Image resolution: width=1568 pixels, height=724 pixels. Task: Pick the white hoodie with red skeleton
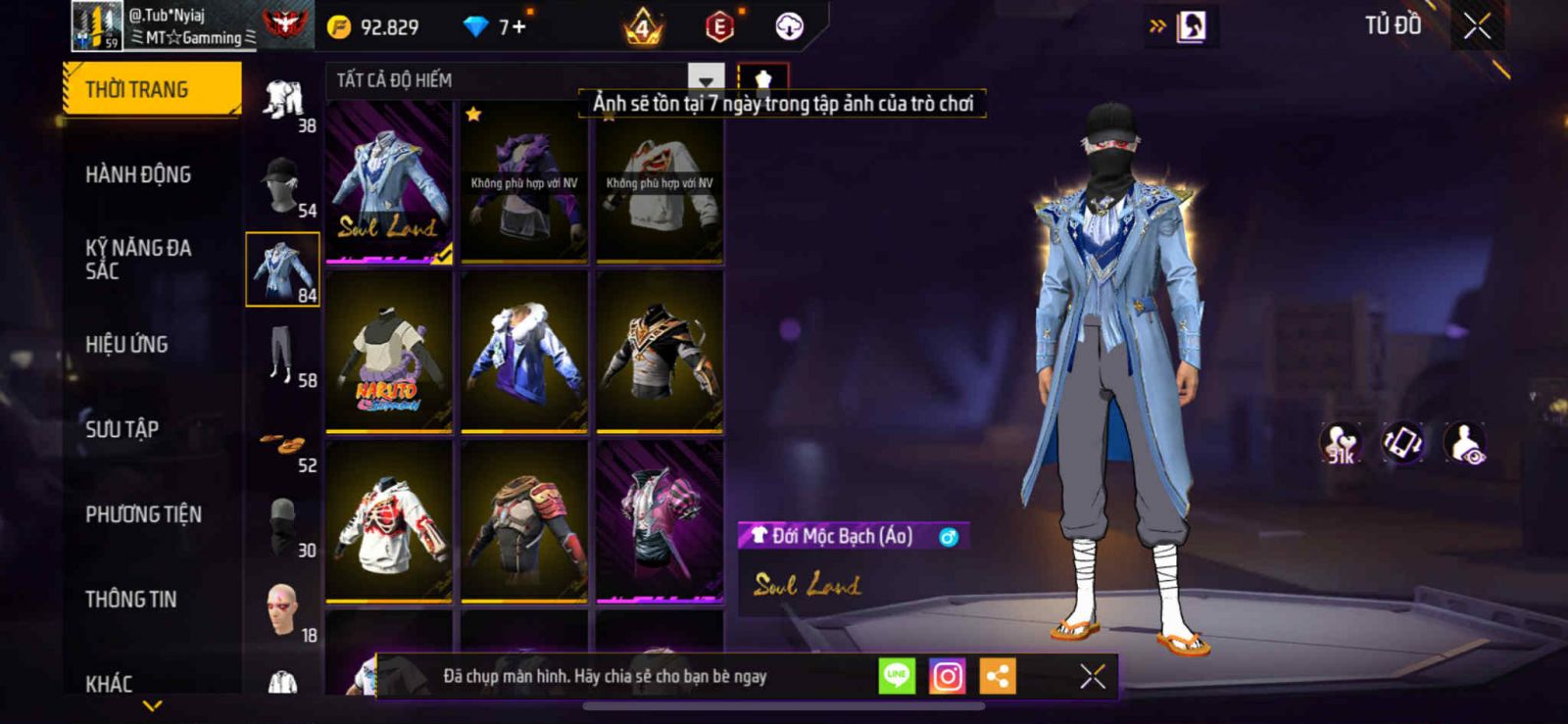(x=389, y=522)
